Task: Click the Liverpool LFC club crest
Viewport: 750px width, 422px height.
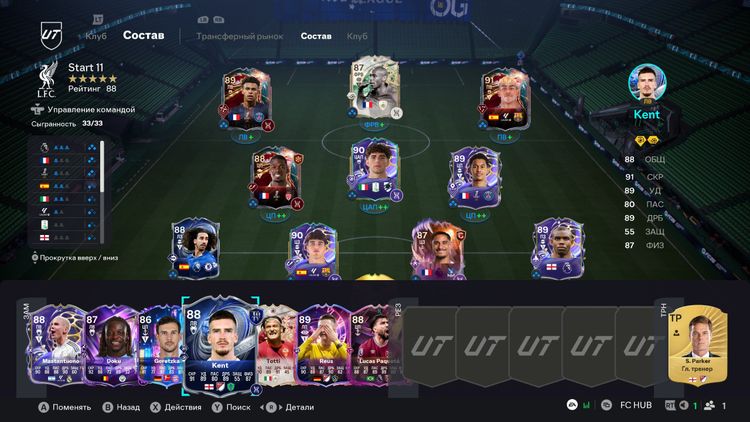Action: coord(47,79)
